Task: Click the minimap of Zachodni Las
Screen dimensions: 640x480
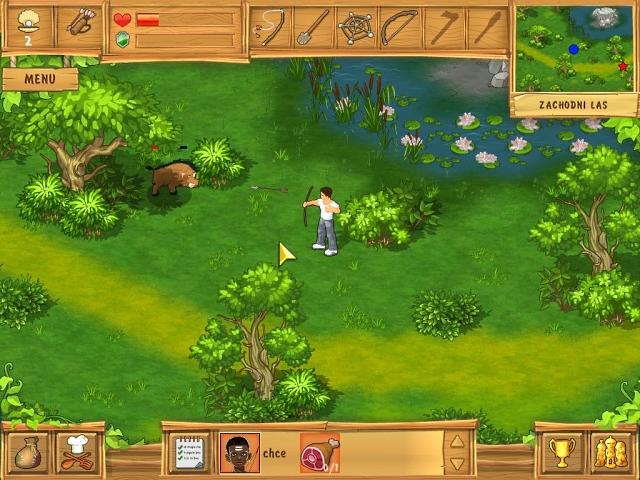Action: [574, 47]
